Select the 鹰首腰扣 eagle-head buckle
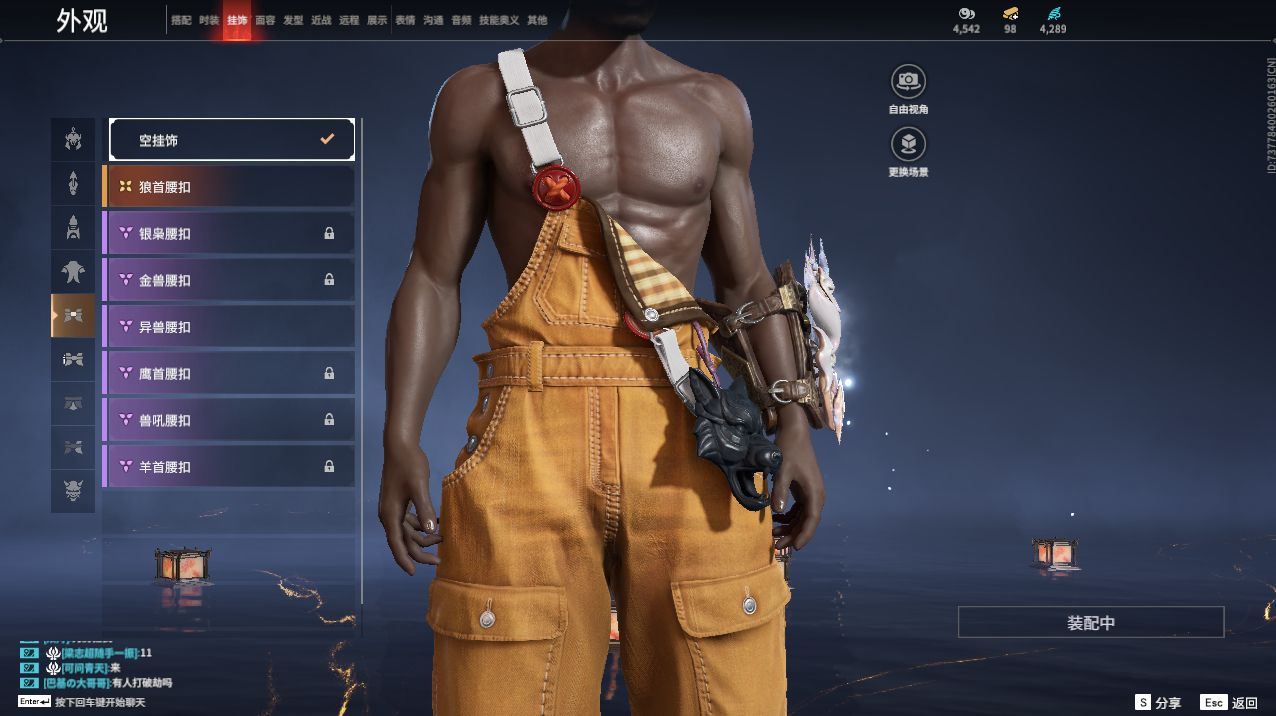This screenshot has width=1276, height=716. pyautogui.click(x=229, y=373)
